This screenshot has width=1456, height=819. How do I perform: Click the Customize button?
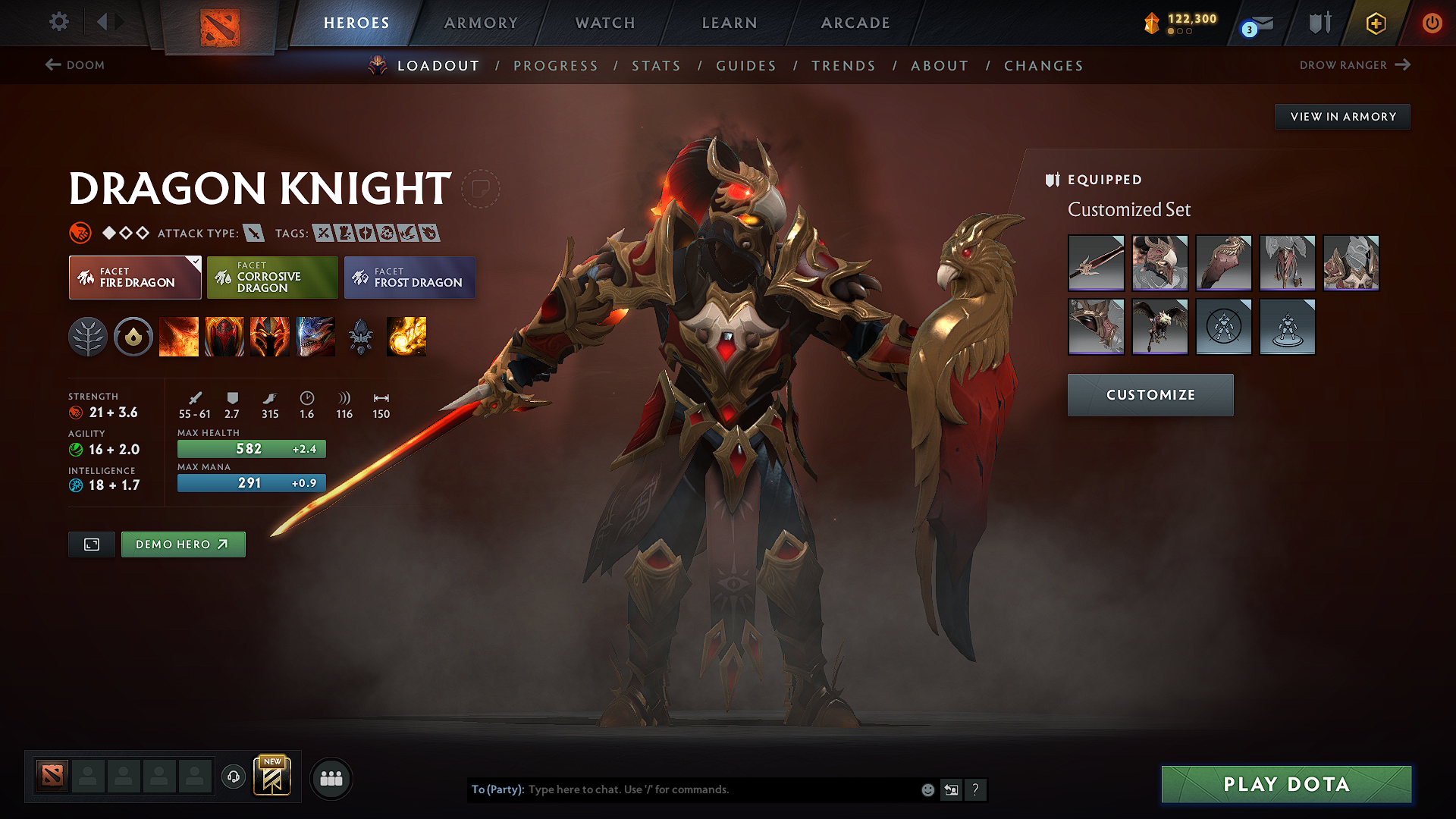click(1150, 394)
